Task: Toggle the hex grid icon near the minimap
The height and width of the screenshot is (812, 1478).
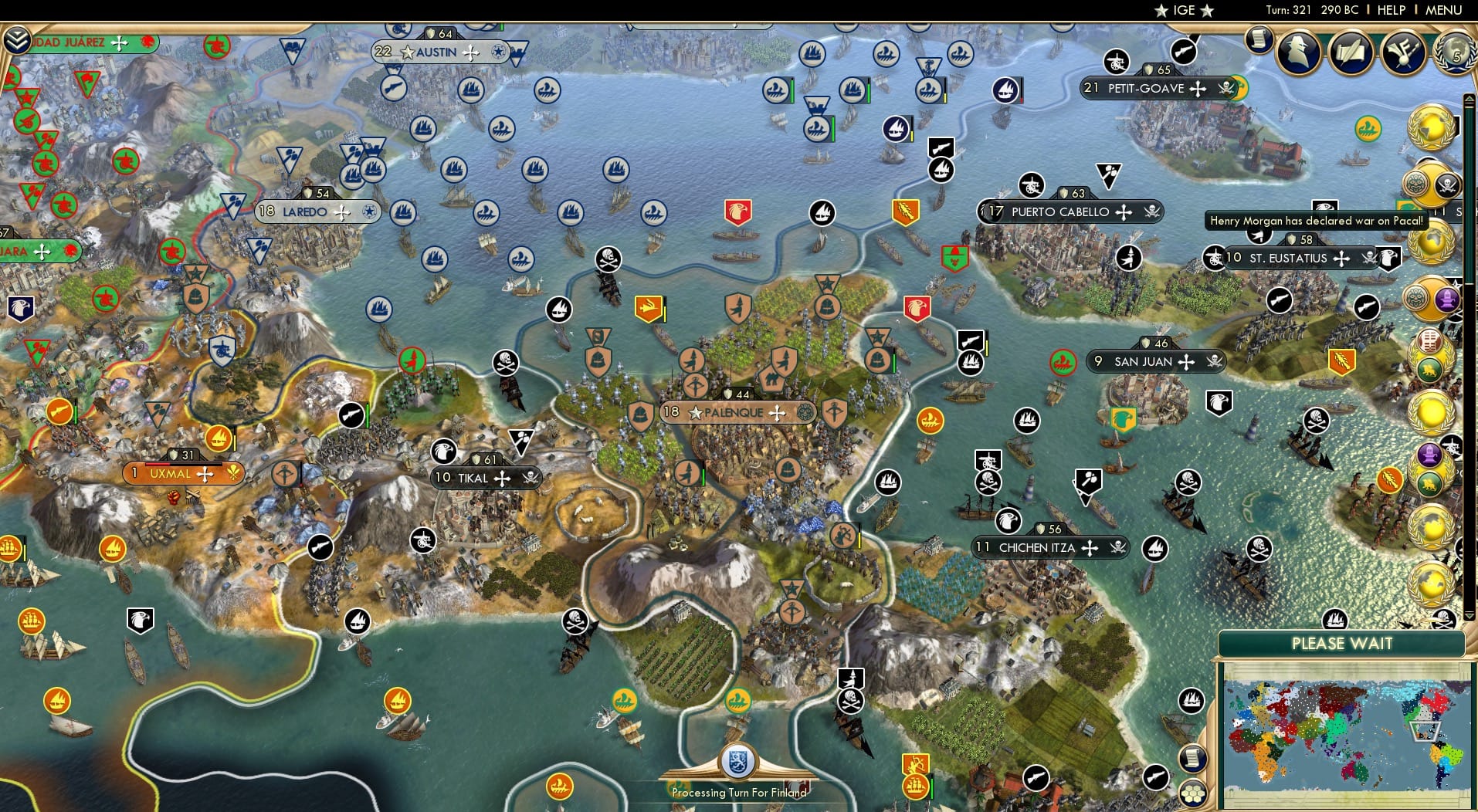Action: pos(1192,793)
